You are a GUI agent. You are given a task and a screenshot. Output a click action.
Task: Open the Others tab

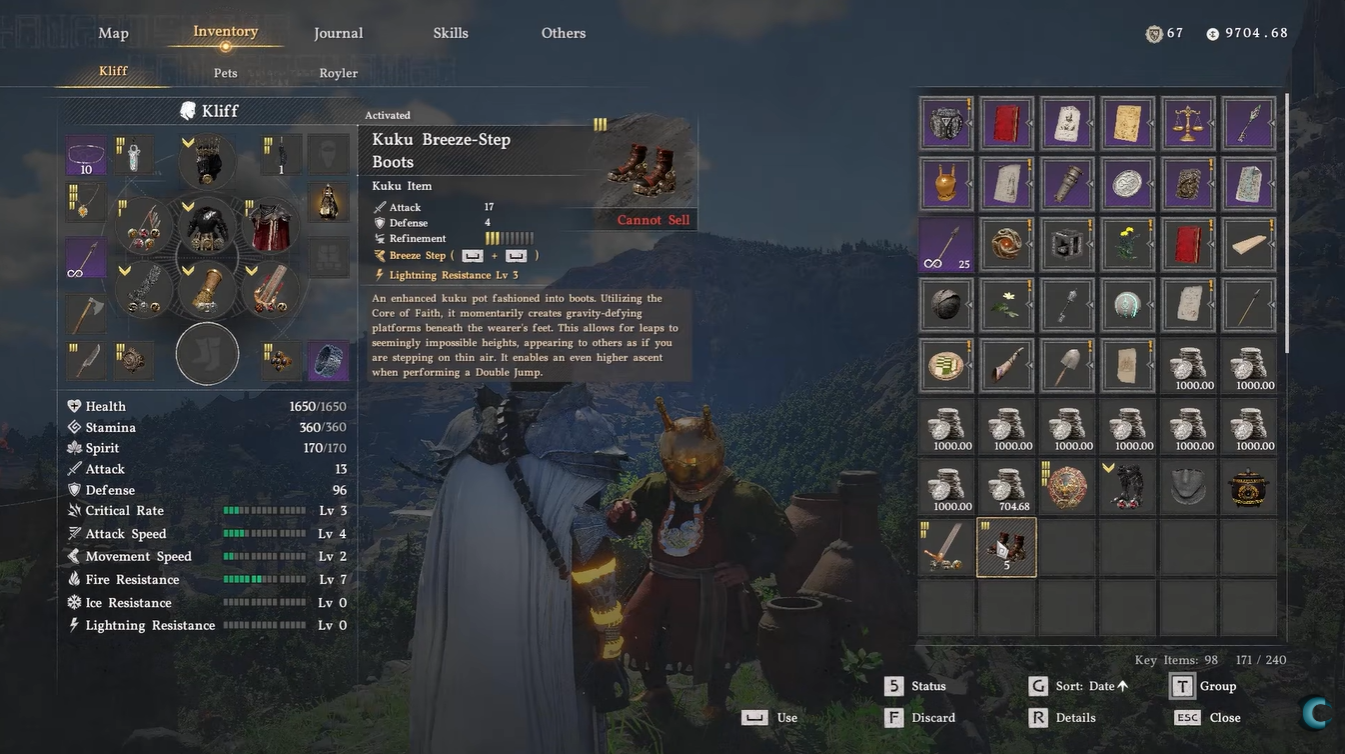click(x=563, y=33)
